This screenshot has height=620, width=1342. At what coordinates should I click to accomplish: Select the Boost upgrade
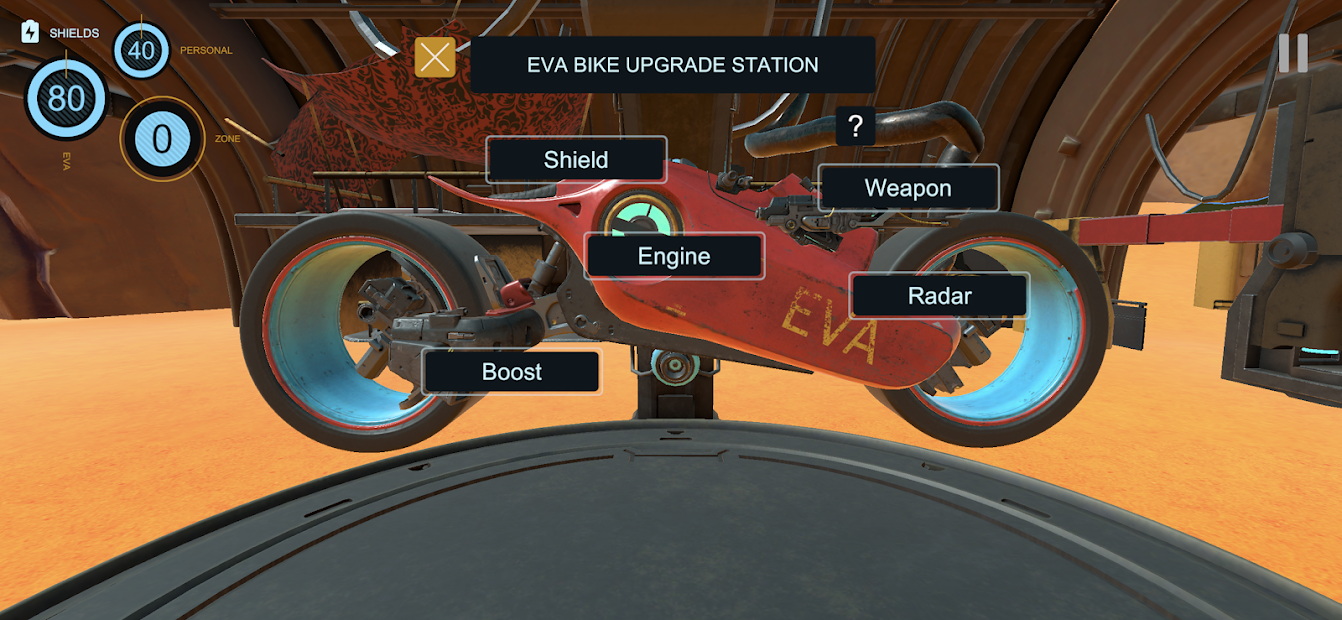(x=512, y=372)
